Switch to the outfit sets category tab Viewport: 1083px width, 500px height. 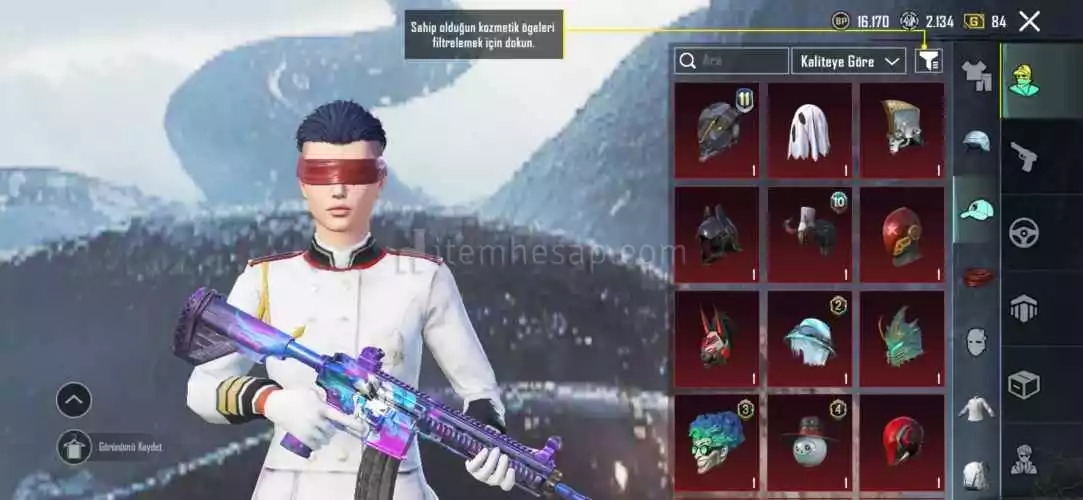pyautogui.click(x=976, y=75)
